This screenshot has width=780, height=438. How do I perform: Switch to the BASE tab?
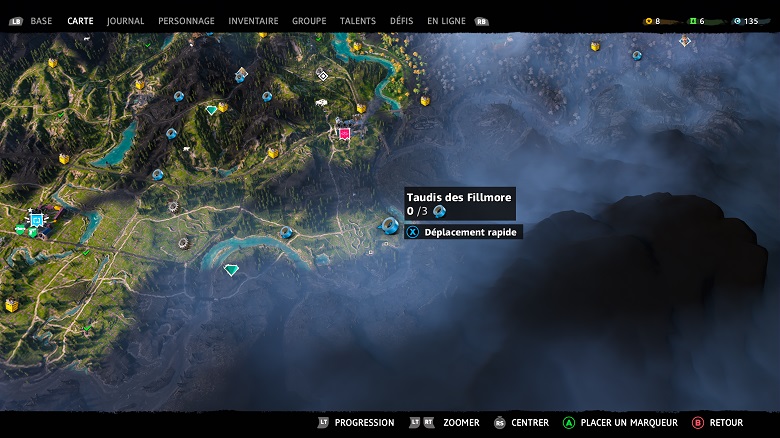pos(41,21)
